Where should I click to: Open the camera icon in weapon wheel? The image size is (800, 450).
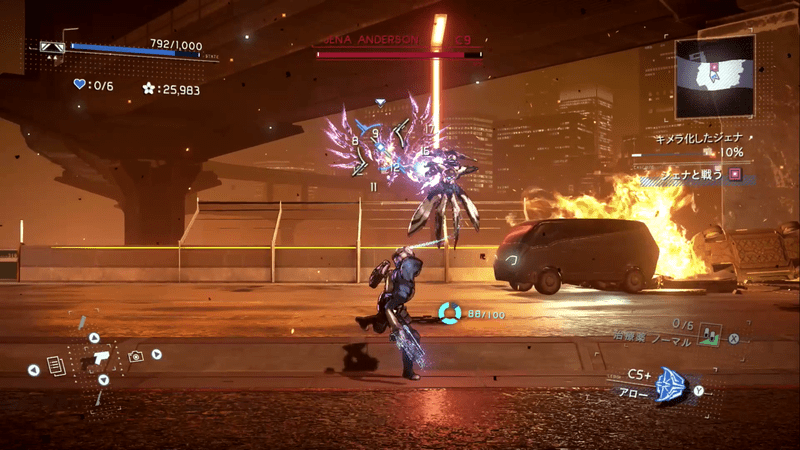pyautogui.click(x=135, y=355)
